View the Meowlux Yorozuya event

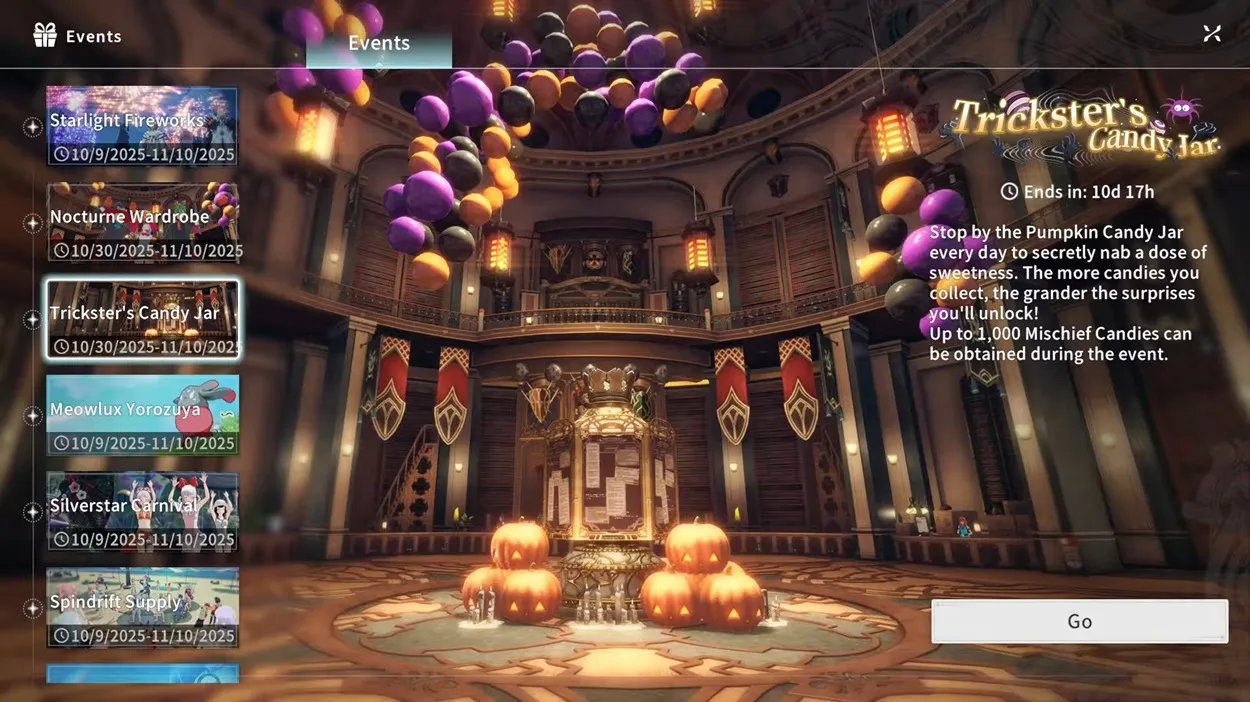click(x=142, y=415)
